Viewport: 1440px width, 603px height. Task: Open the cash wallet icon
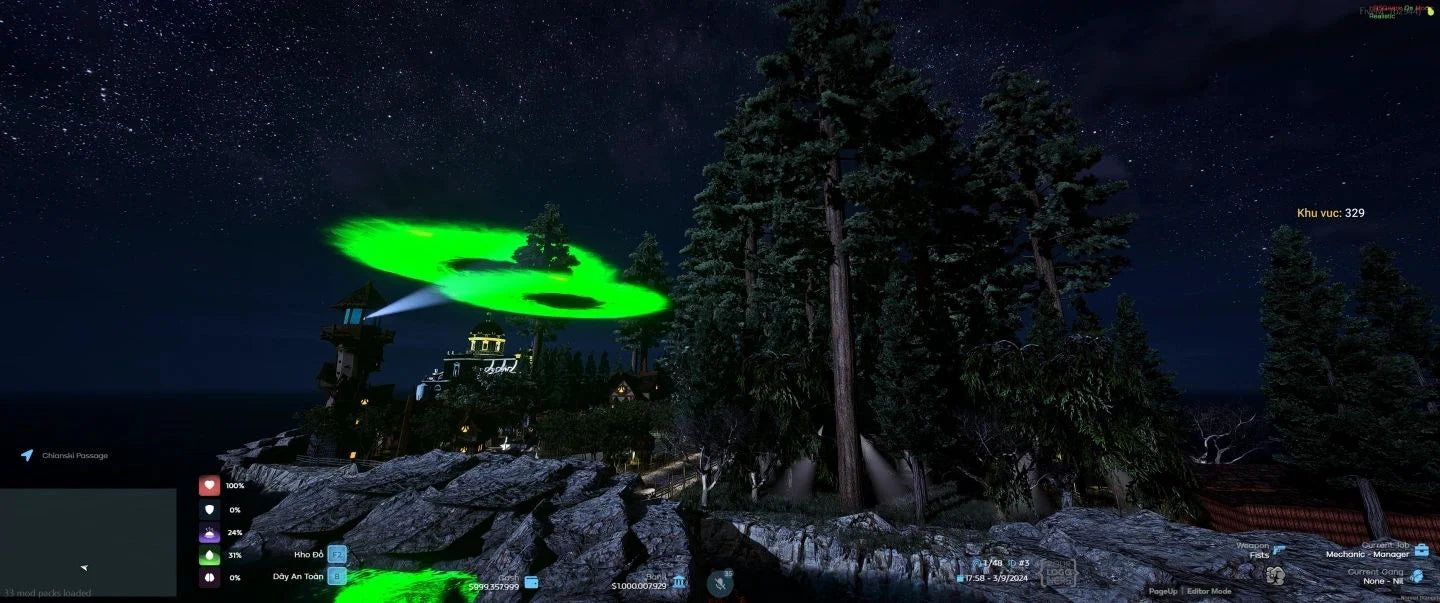click(x=532, y=582)
